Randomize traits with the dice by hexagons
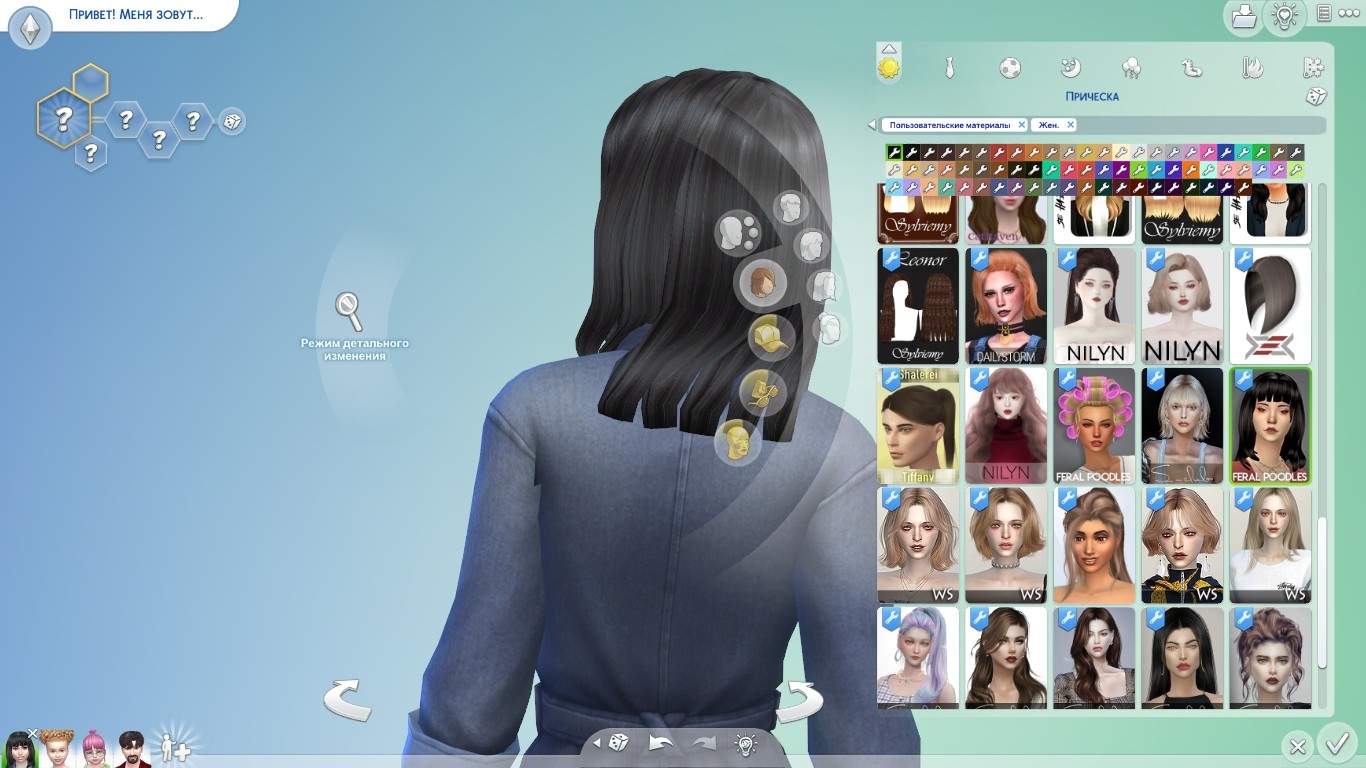The image size is (1366, 768). coord(231,122)
